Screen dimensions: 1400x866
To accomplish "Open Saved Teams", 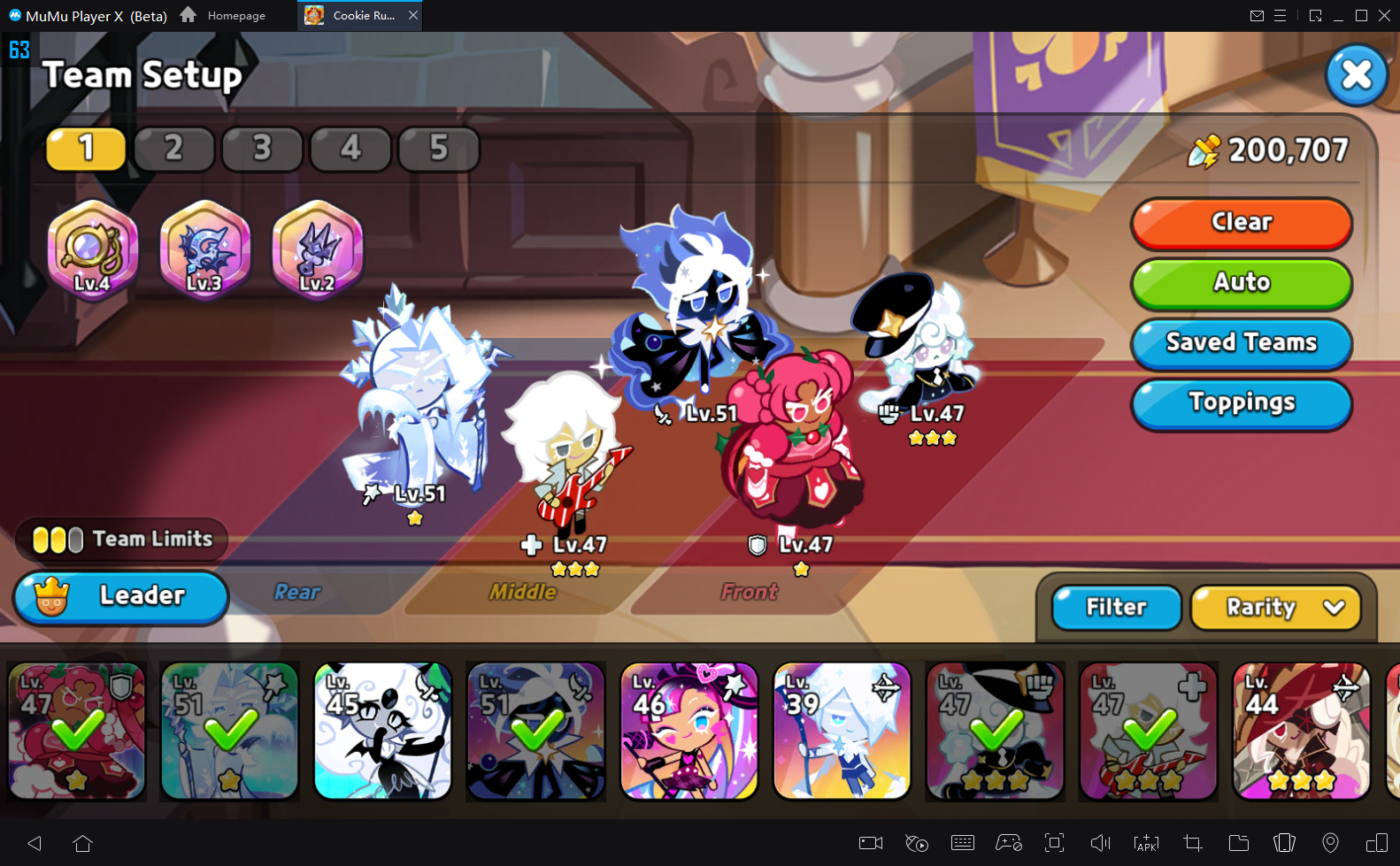I will tap(1241, 343).
